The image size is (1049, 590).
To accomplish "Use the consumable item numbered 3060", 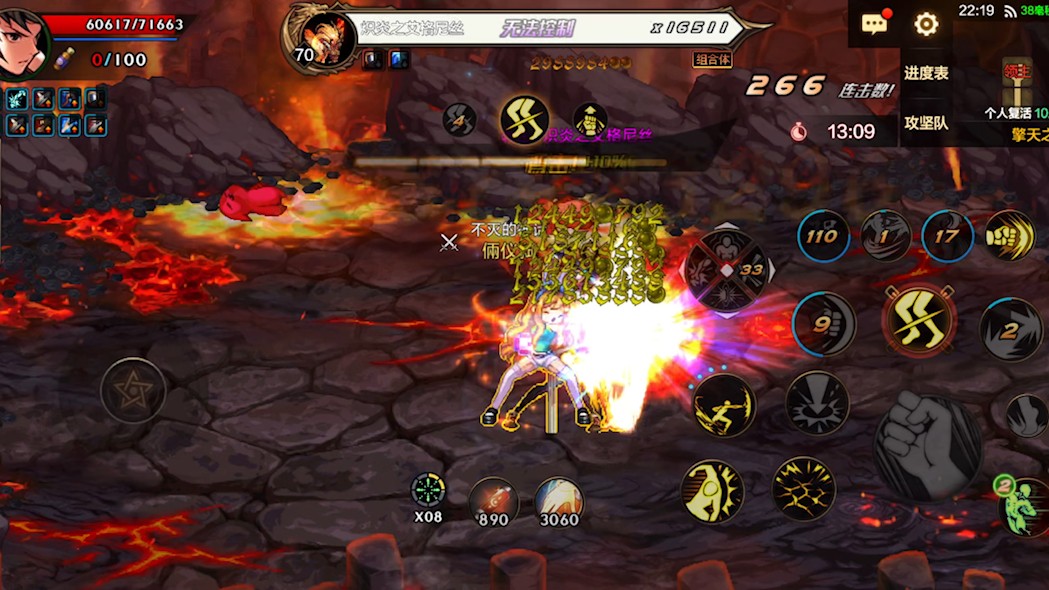I will coord(558,499).
